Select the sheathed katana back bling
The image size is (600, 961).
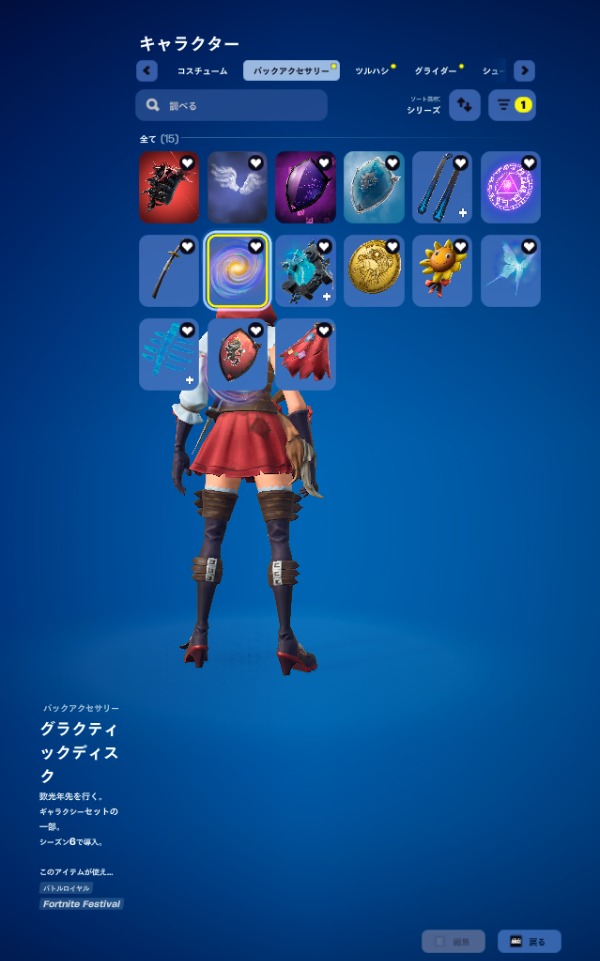[169, 271]
